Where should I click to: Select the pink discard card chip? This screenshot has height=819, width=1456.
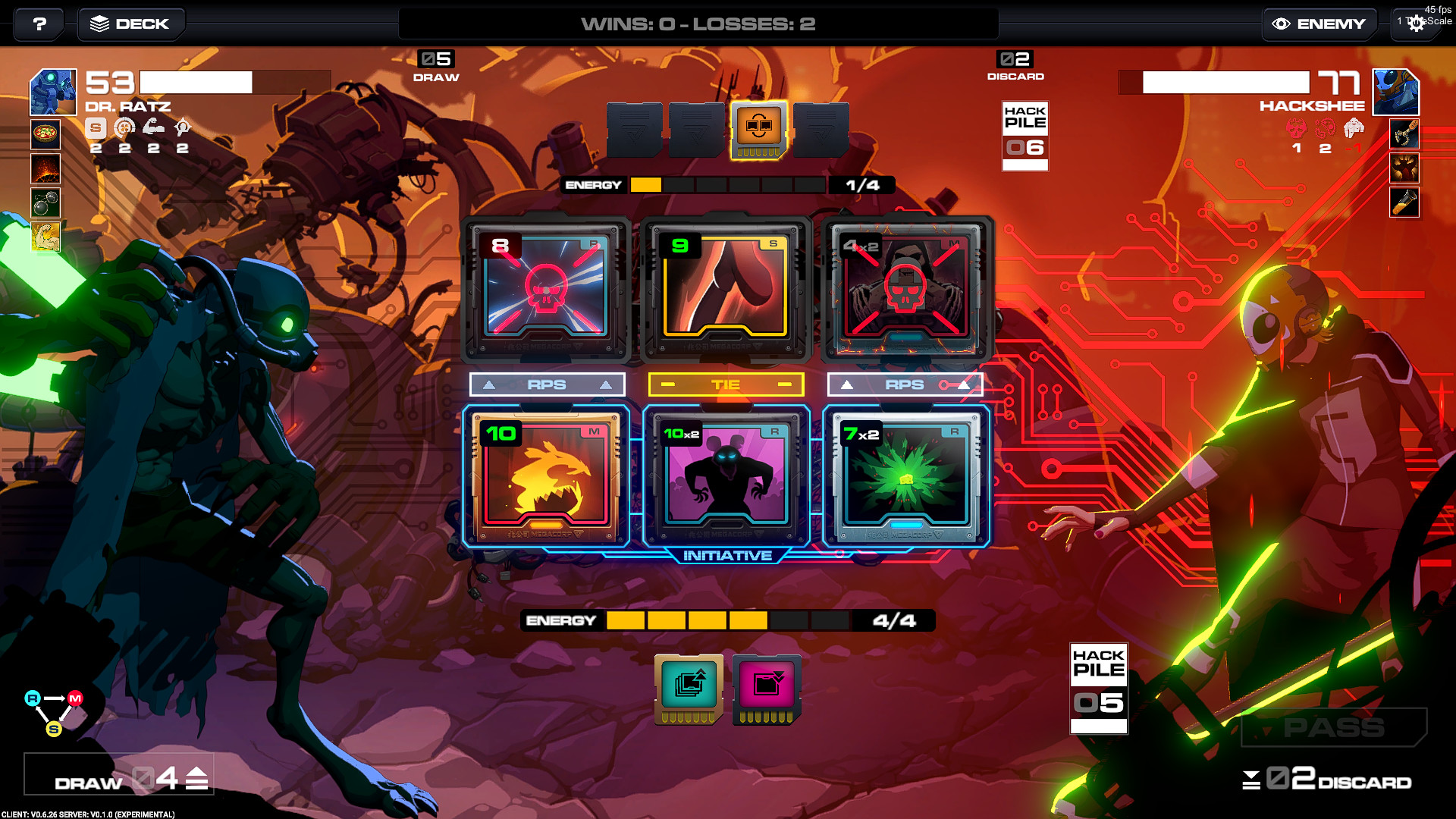click(x=765, y=689)
